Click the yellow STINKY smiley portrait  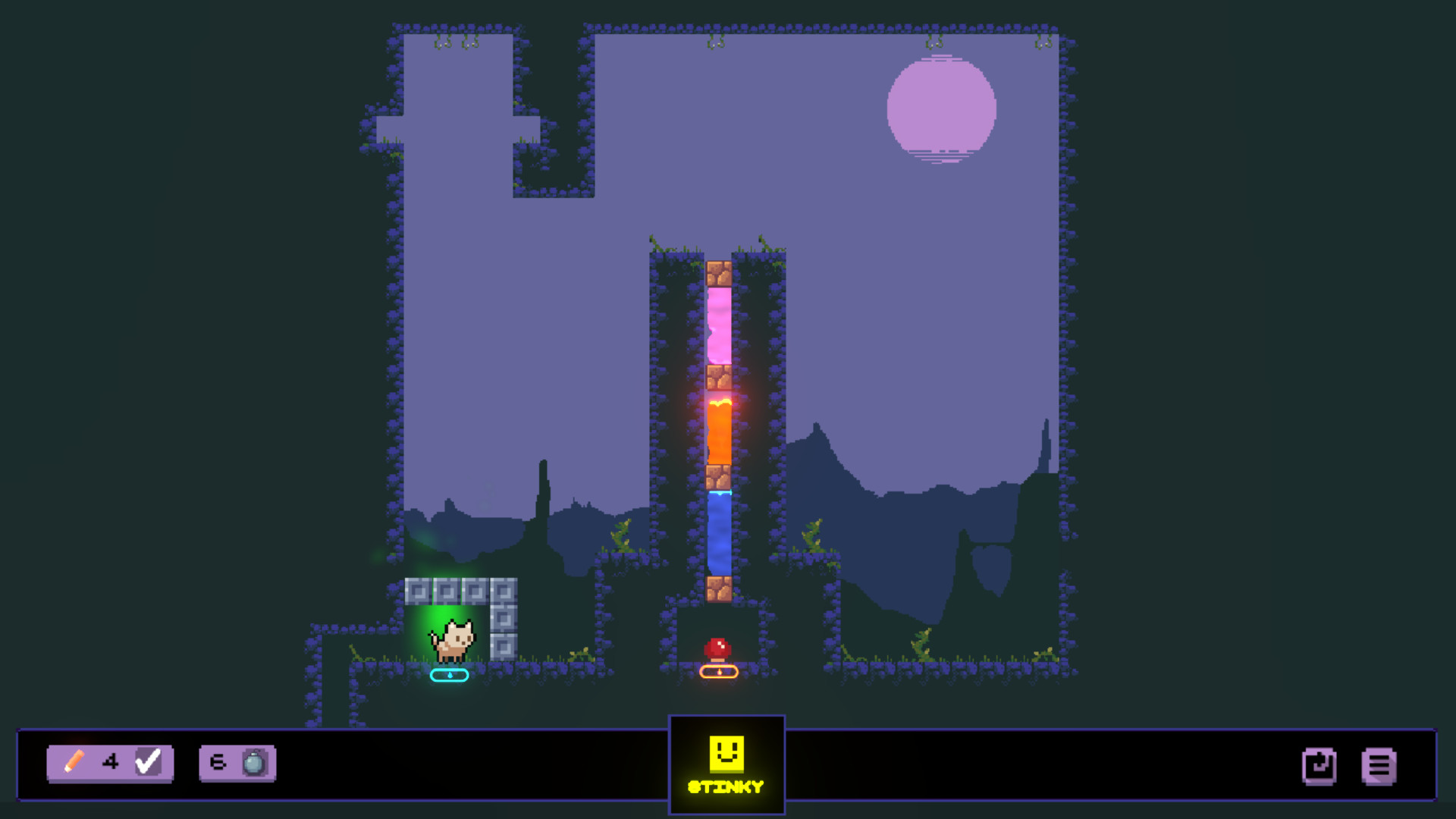[726, 754]
